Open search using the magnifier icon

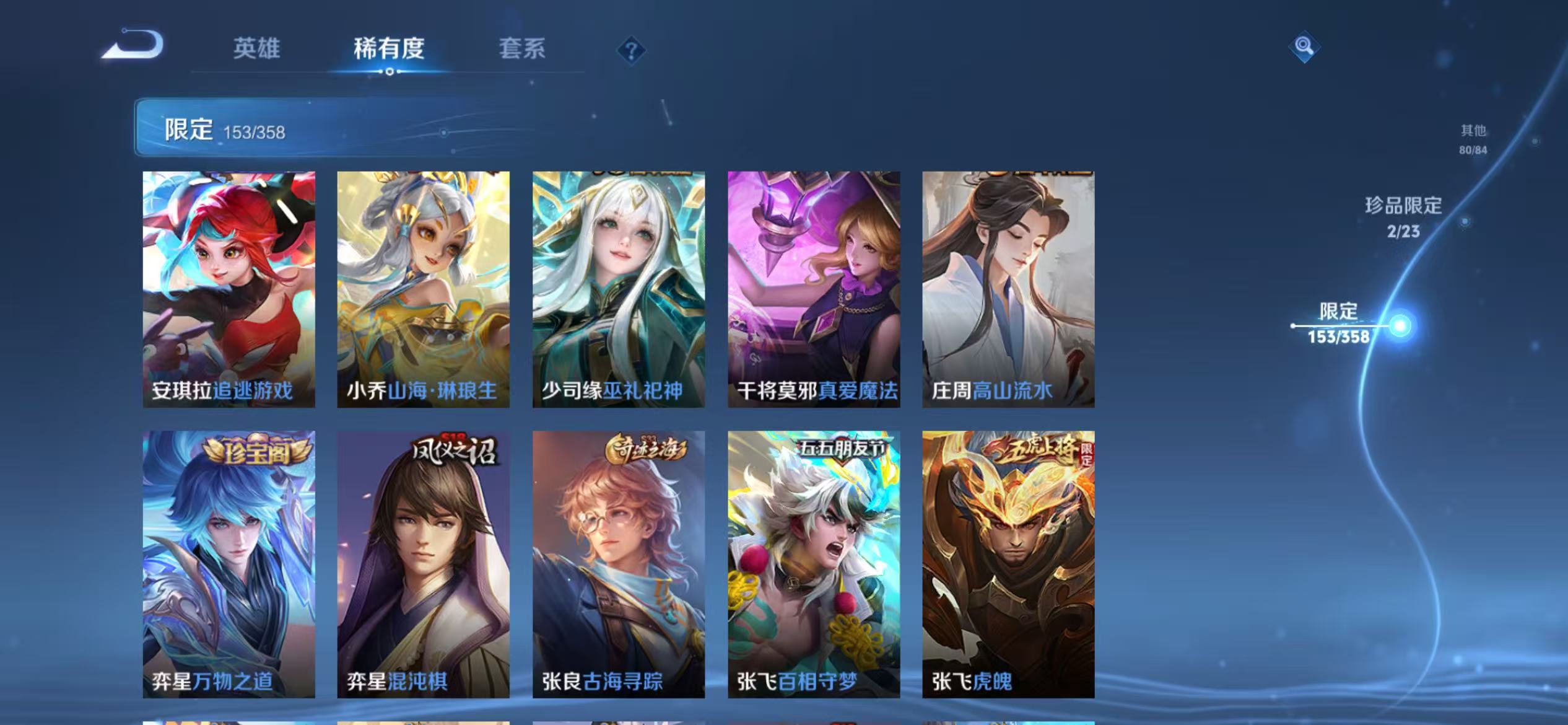coord(1304,47)
